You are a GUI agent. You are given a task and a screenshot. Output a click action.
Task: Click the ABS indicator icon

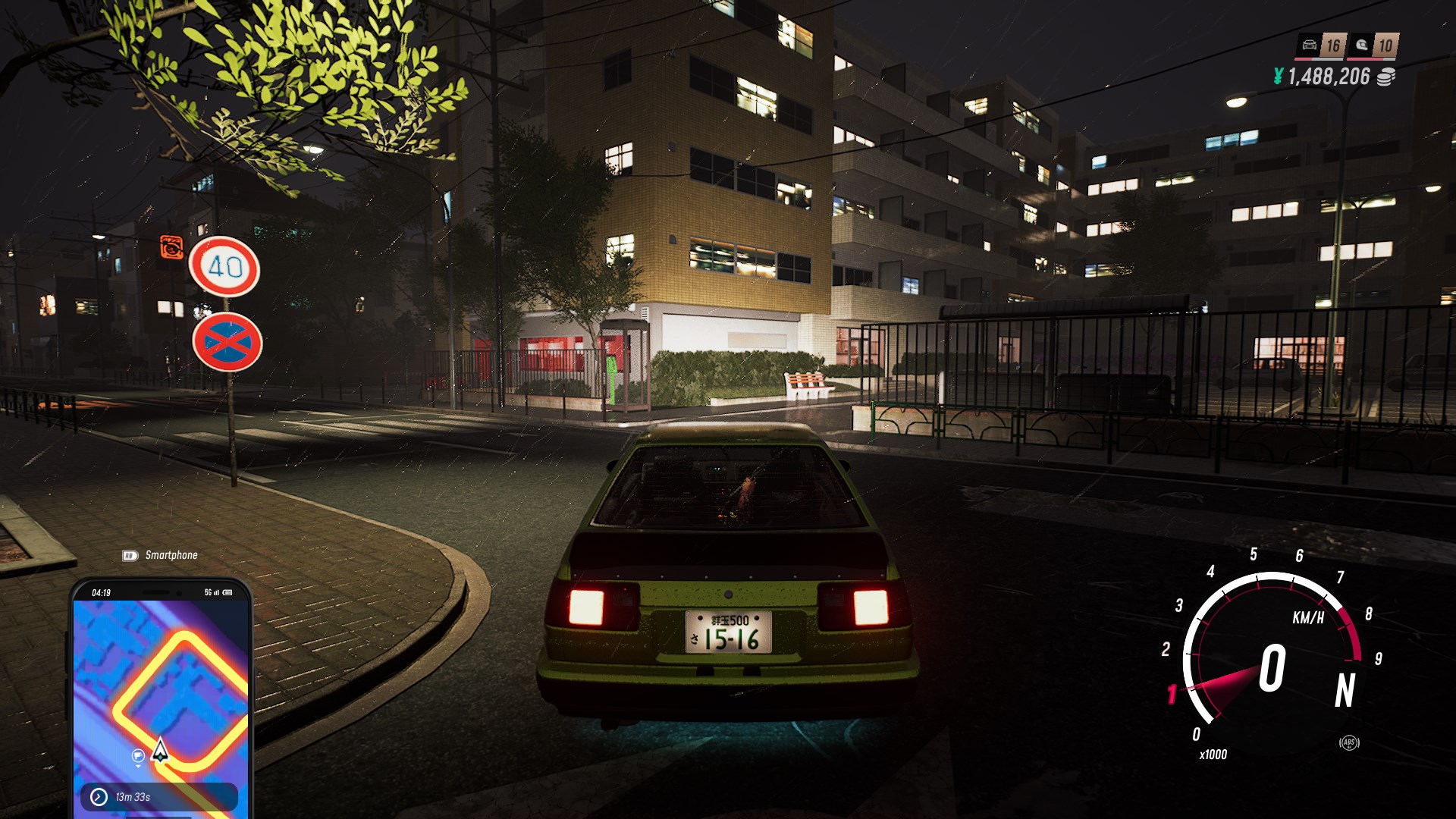[1348, 743]
